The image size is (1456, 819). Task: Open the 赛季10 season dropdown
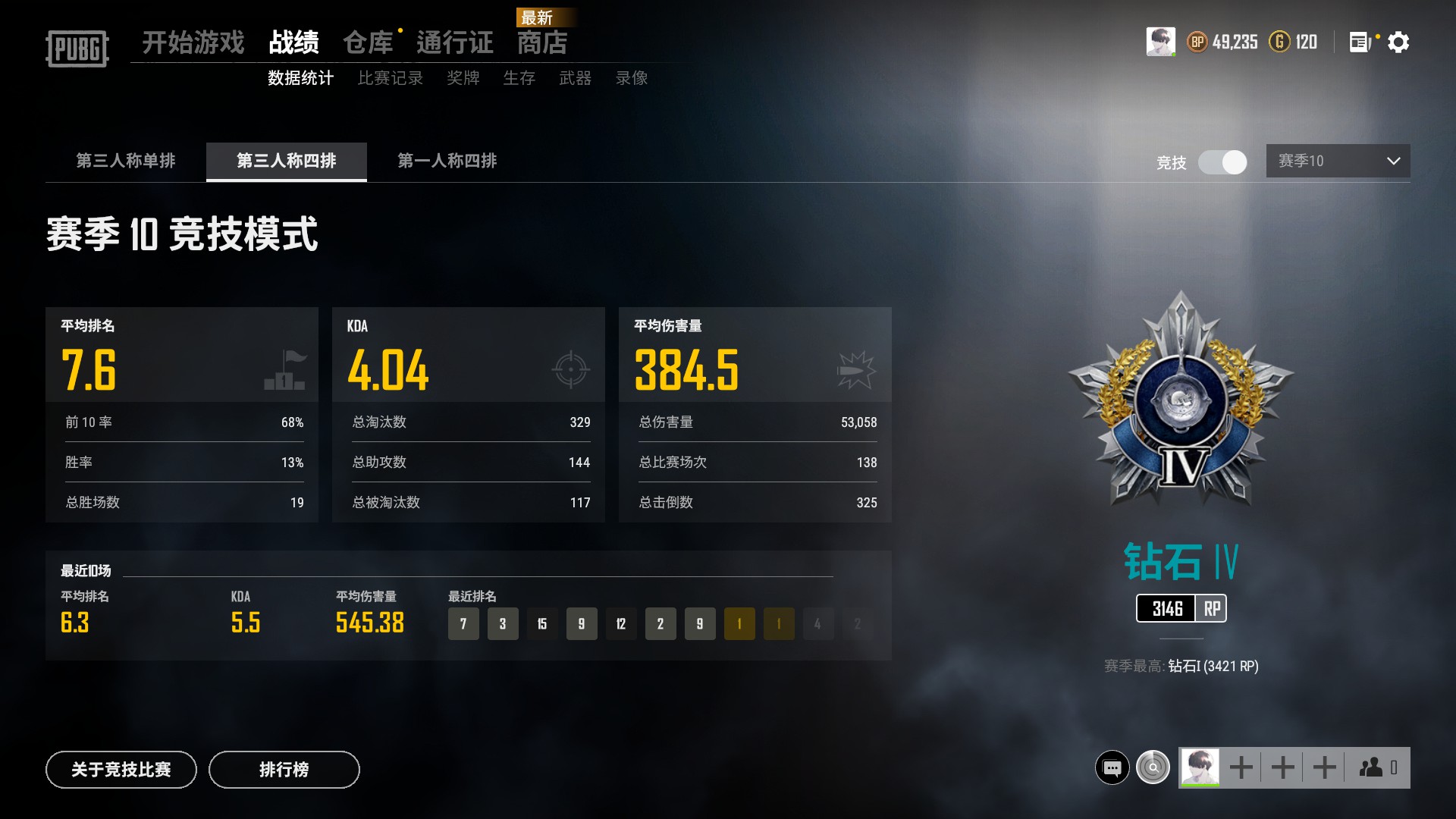point(1338,161)
